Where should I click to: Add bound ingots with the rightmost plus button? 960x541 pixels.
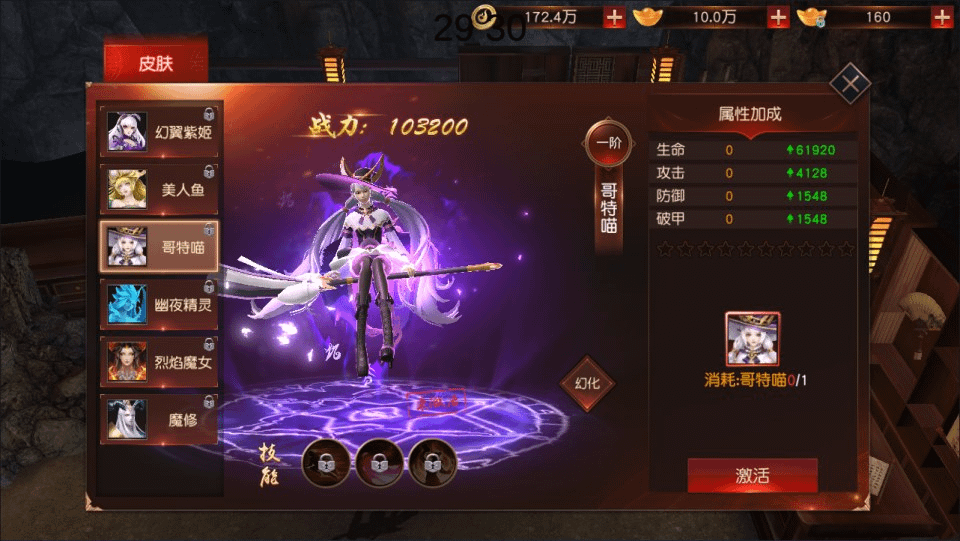tap(941, 17)
